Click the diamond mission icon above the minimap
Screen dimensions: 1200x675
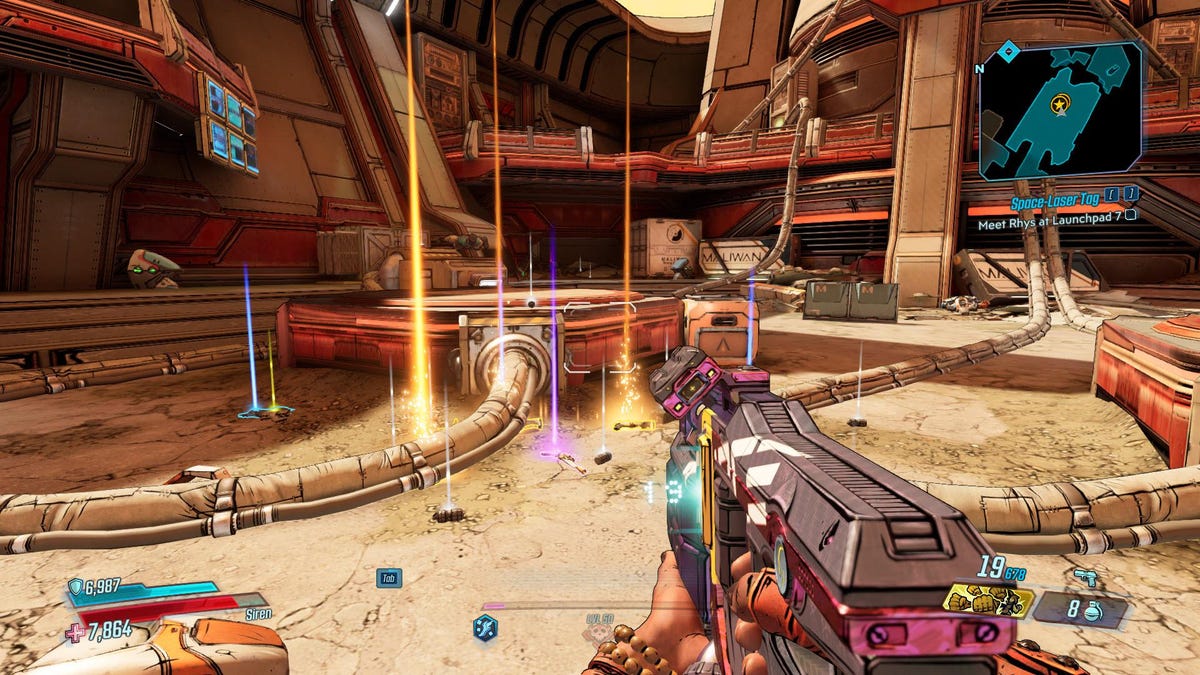coord(1010,46)
